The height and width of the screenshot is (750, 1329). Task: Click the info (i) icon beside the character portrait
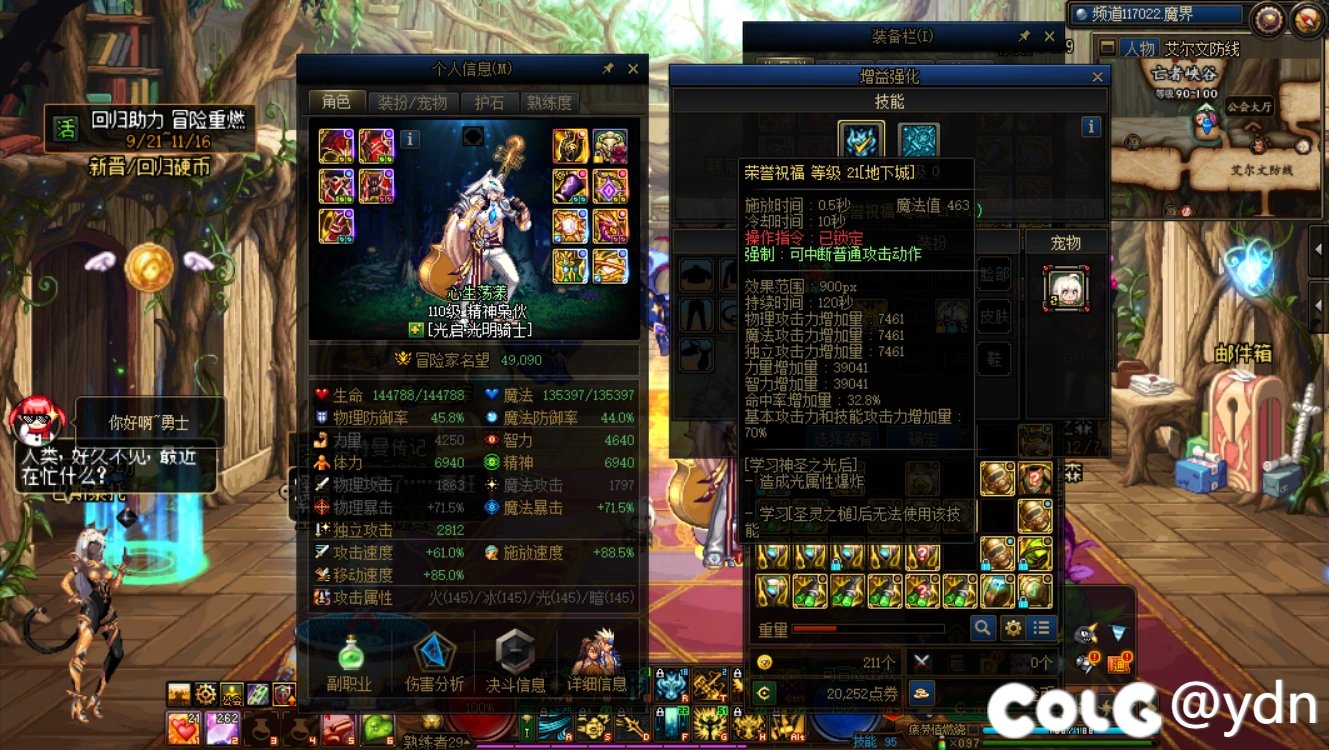410,141
